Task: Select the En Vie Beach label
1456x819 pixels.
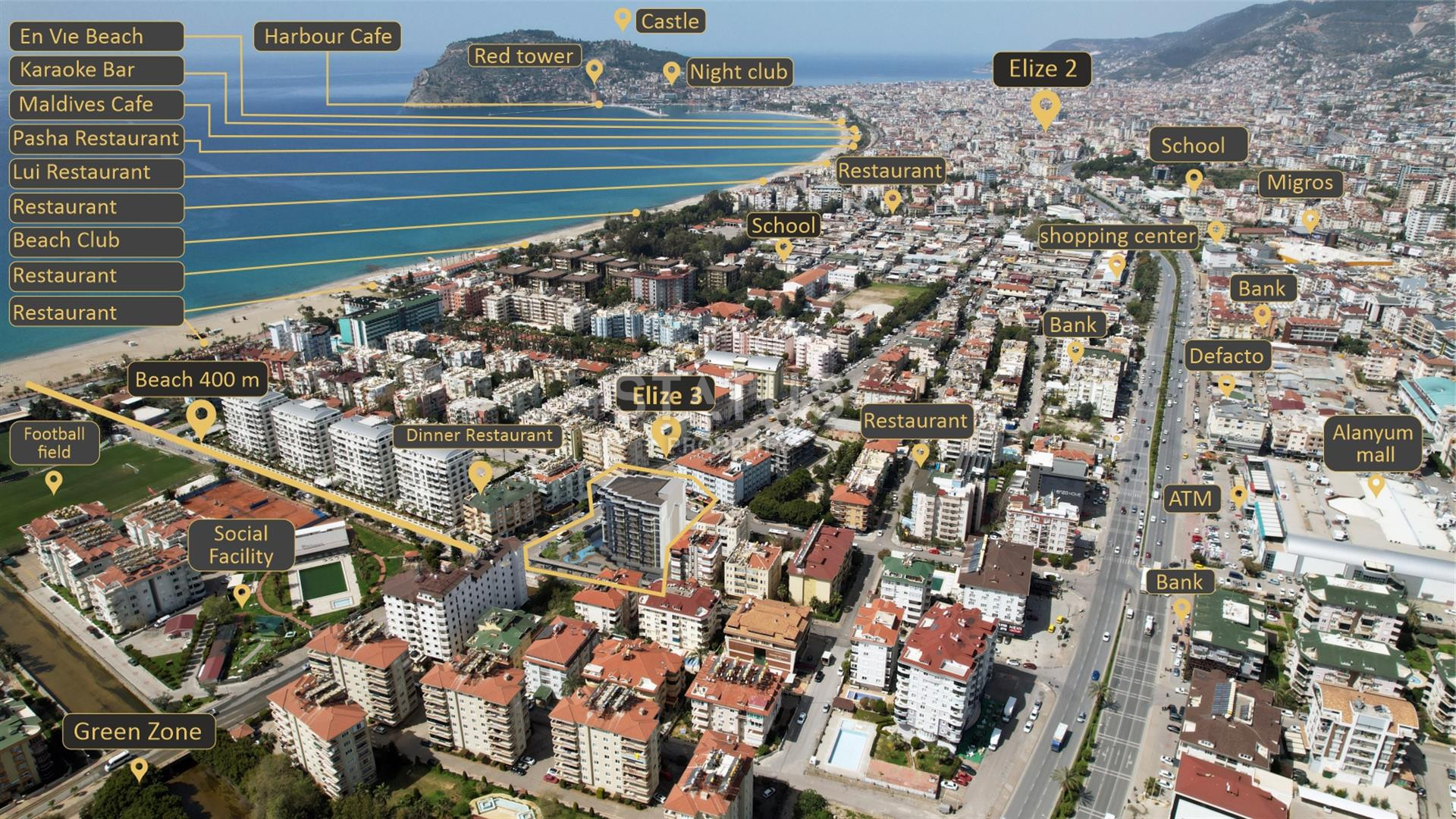Action: point(96,36)
